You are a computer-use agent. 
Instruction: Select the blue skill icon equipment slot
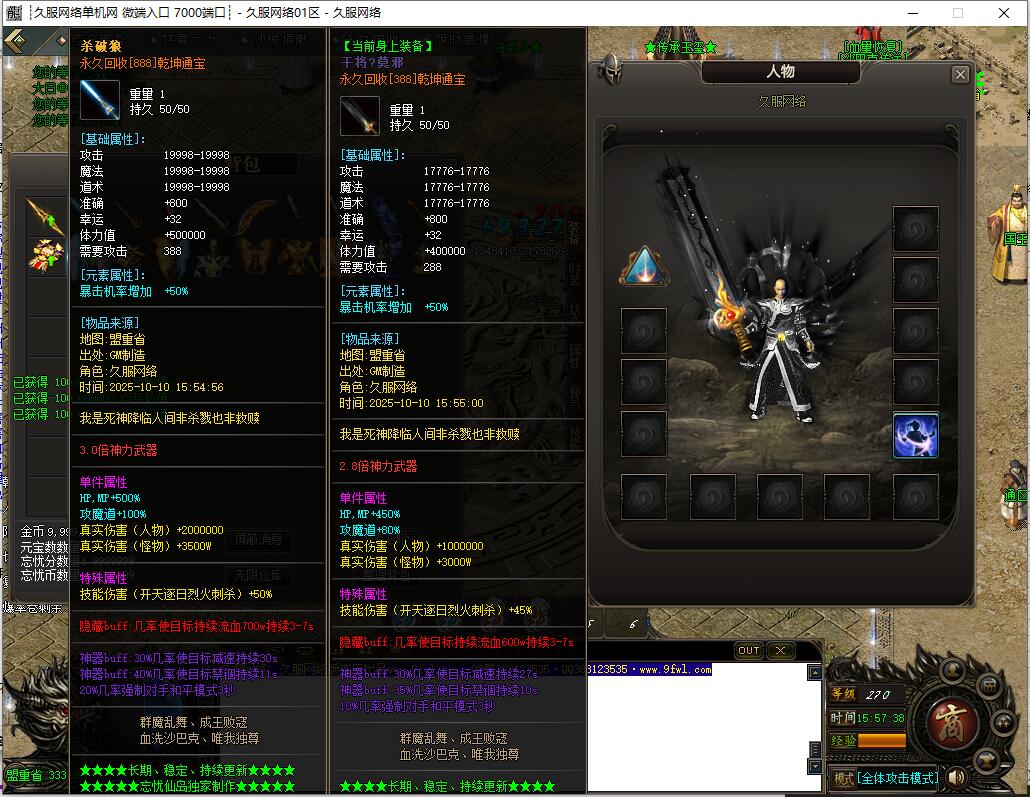[915, 436]
